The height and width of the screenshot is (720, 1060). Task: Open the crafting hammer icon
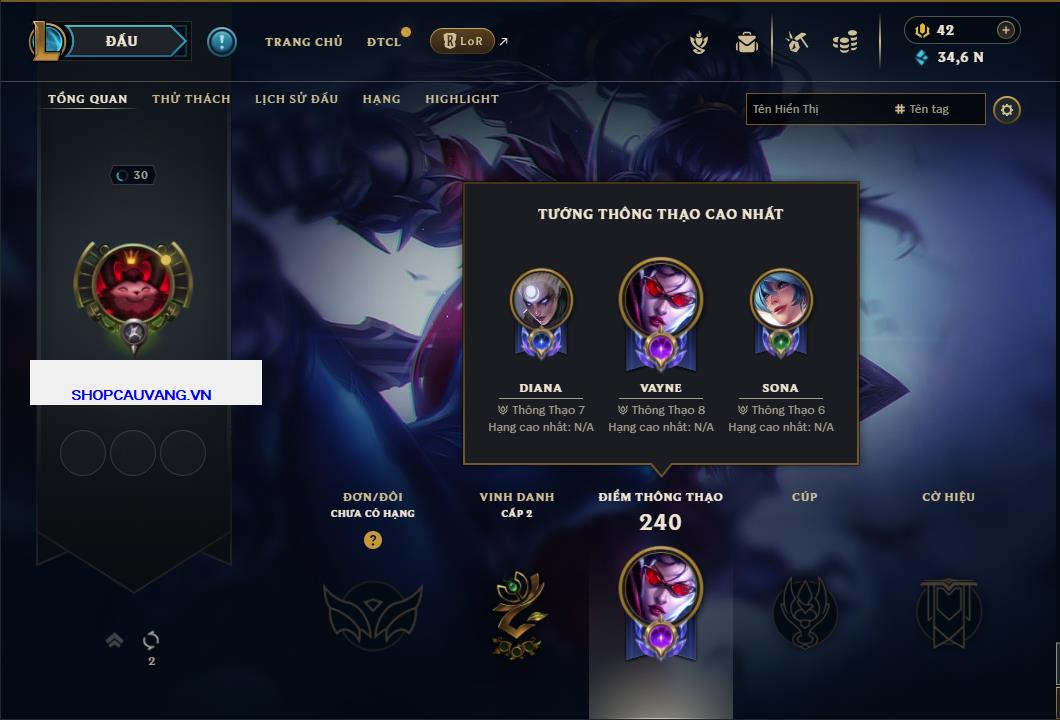click(796, 42)
